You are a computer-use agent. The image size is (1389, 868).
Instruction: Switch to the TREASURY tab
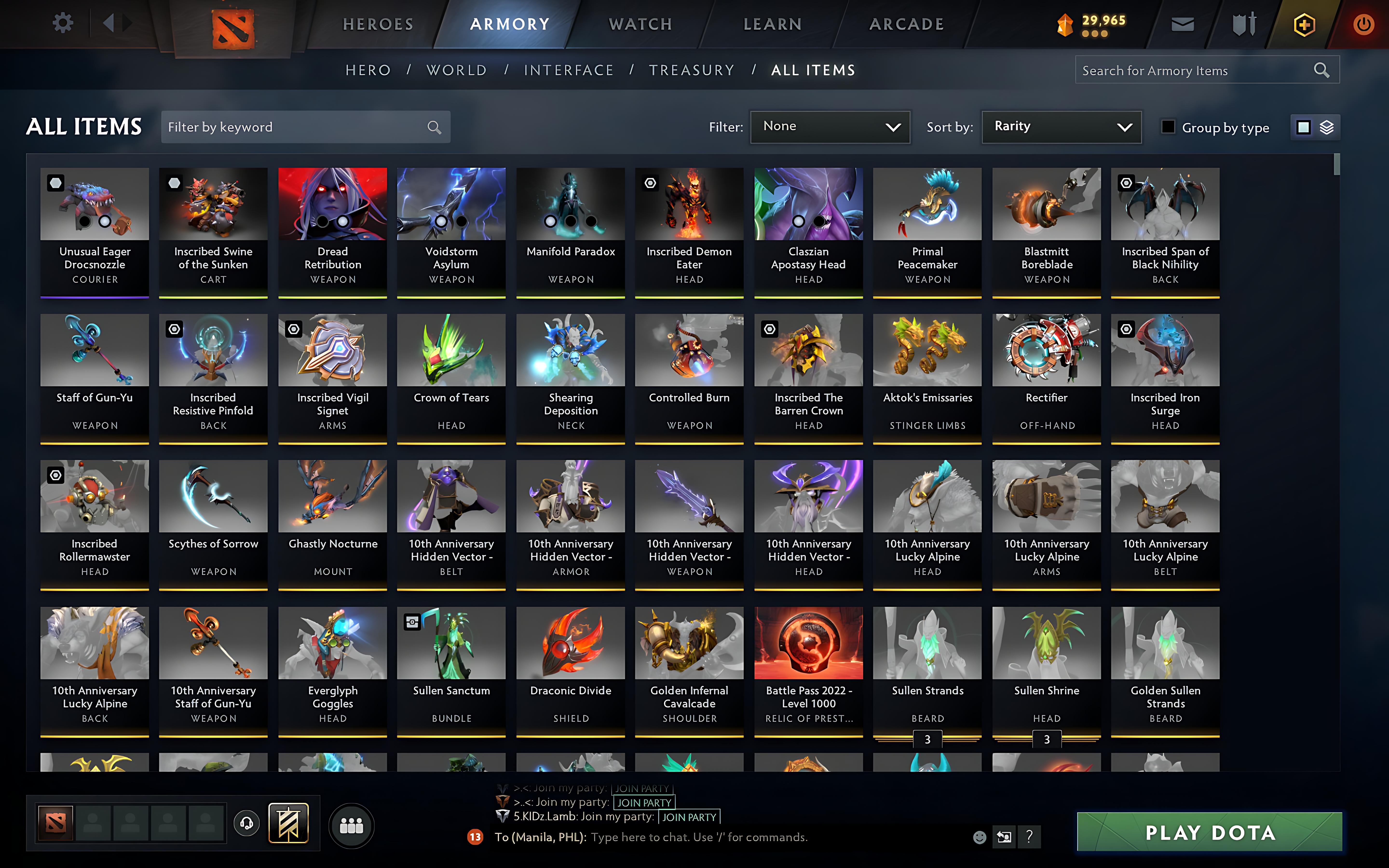691,69
